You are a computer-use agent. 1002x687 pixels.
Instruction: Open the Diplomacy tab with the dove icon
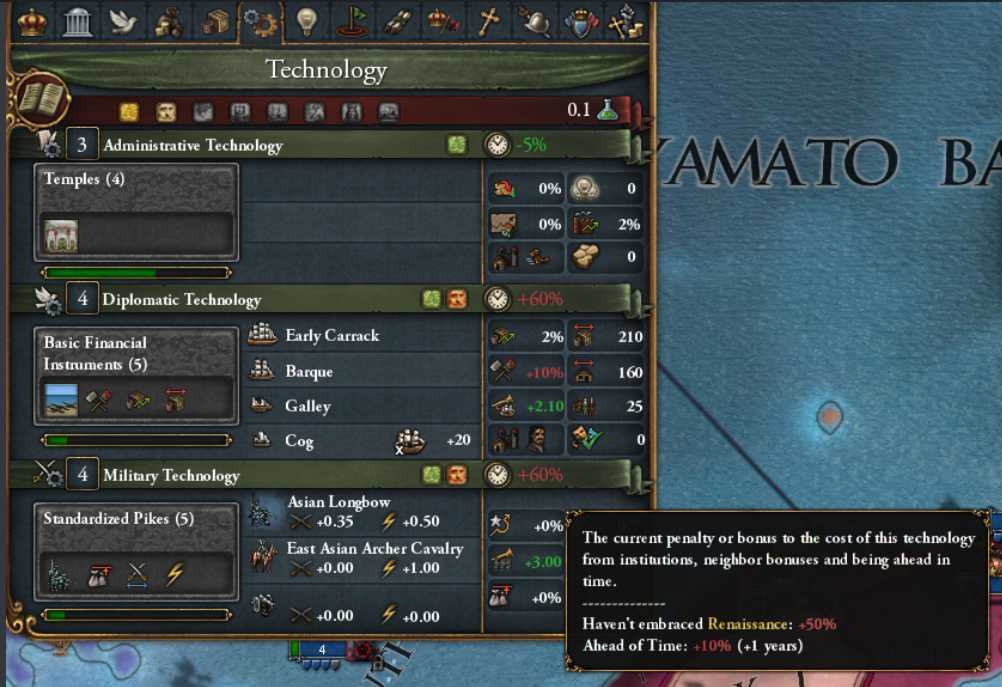point(124,21)
